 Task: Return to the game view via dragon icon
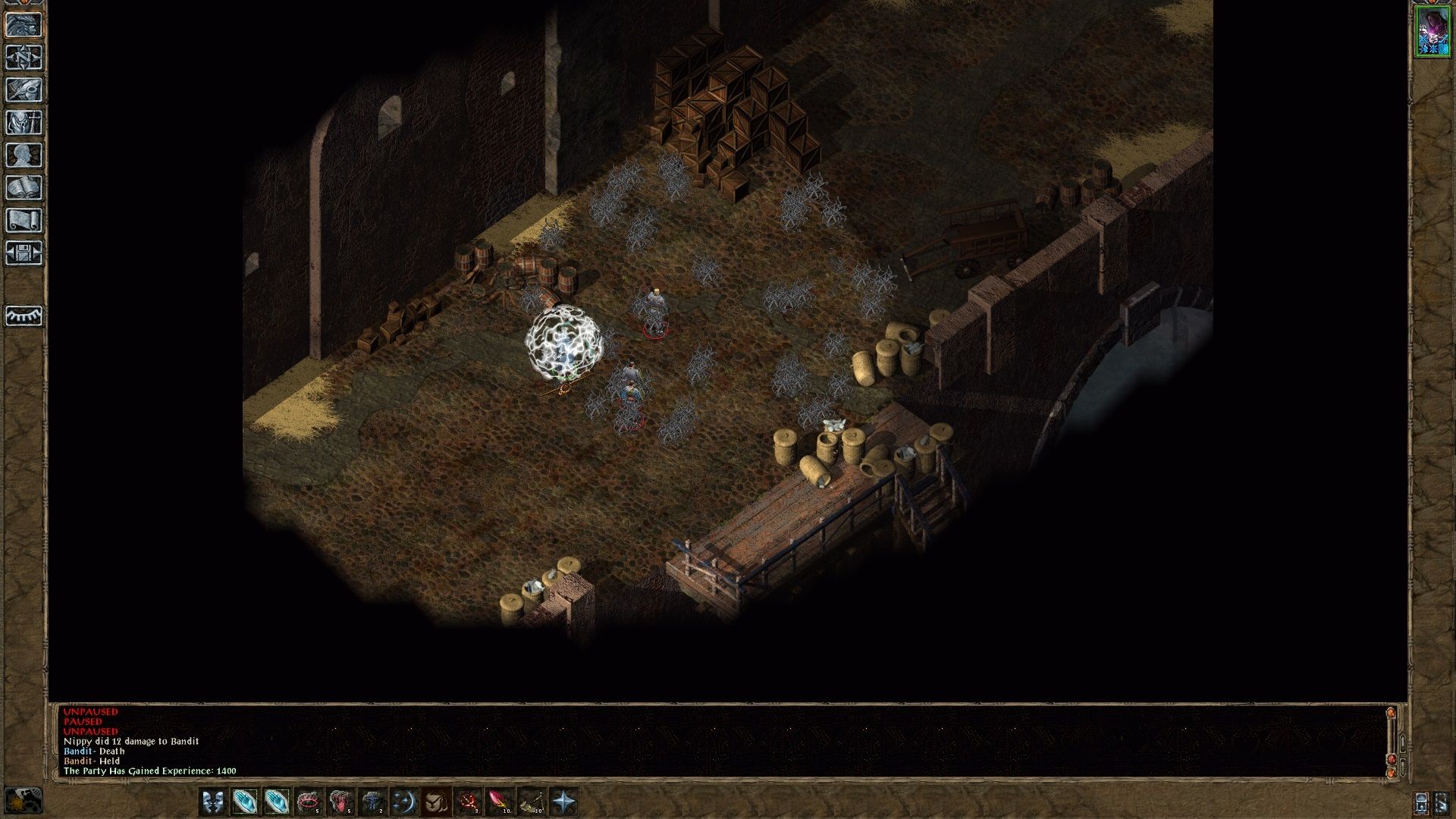[24, 25]
